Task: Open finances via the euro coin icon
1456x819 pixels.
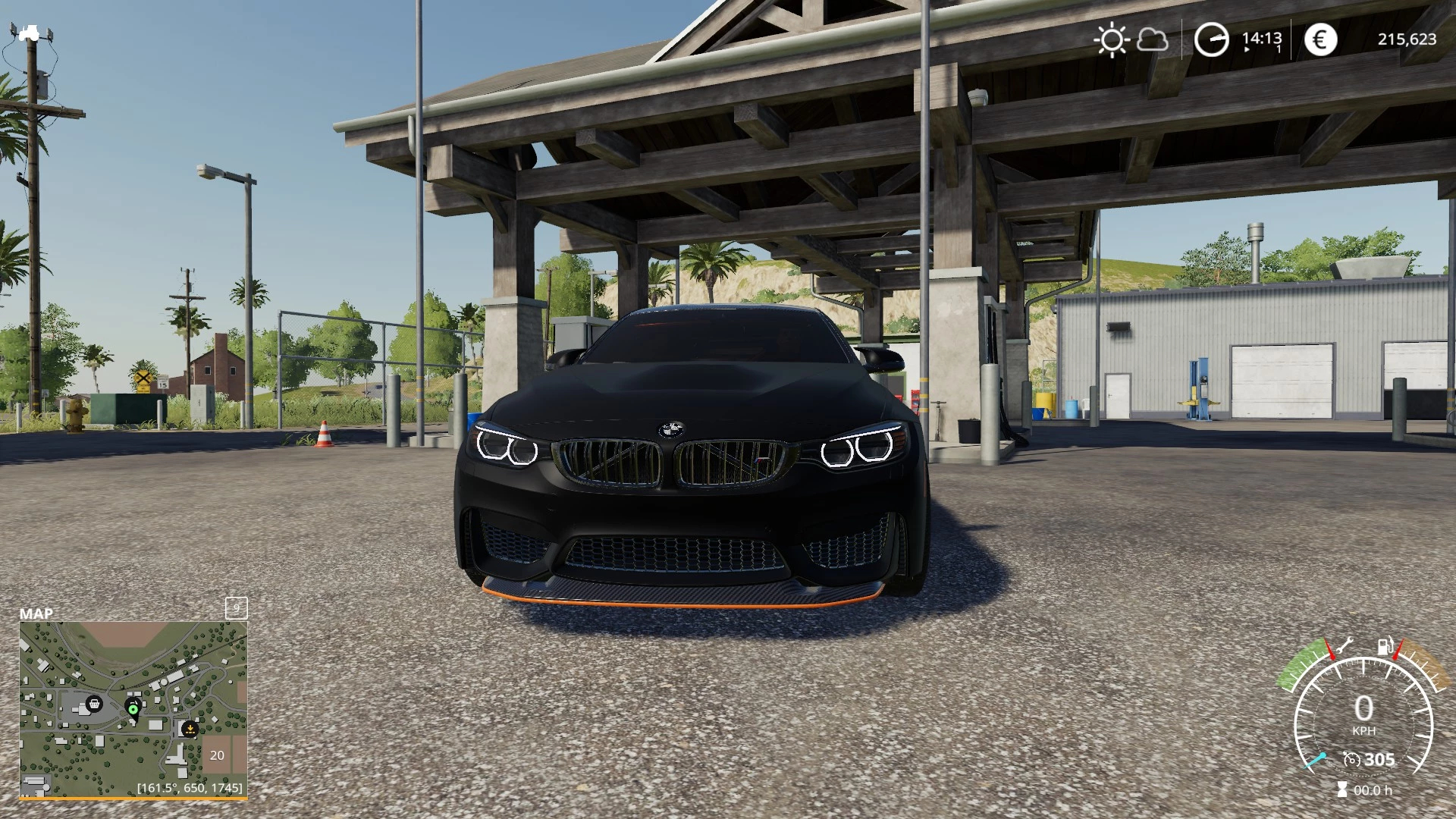Action: pos(1320,39)
